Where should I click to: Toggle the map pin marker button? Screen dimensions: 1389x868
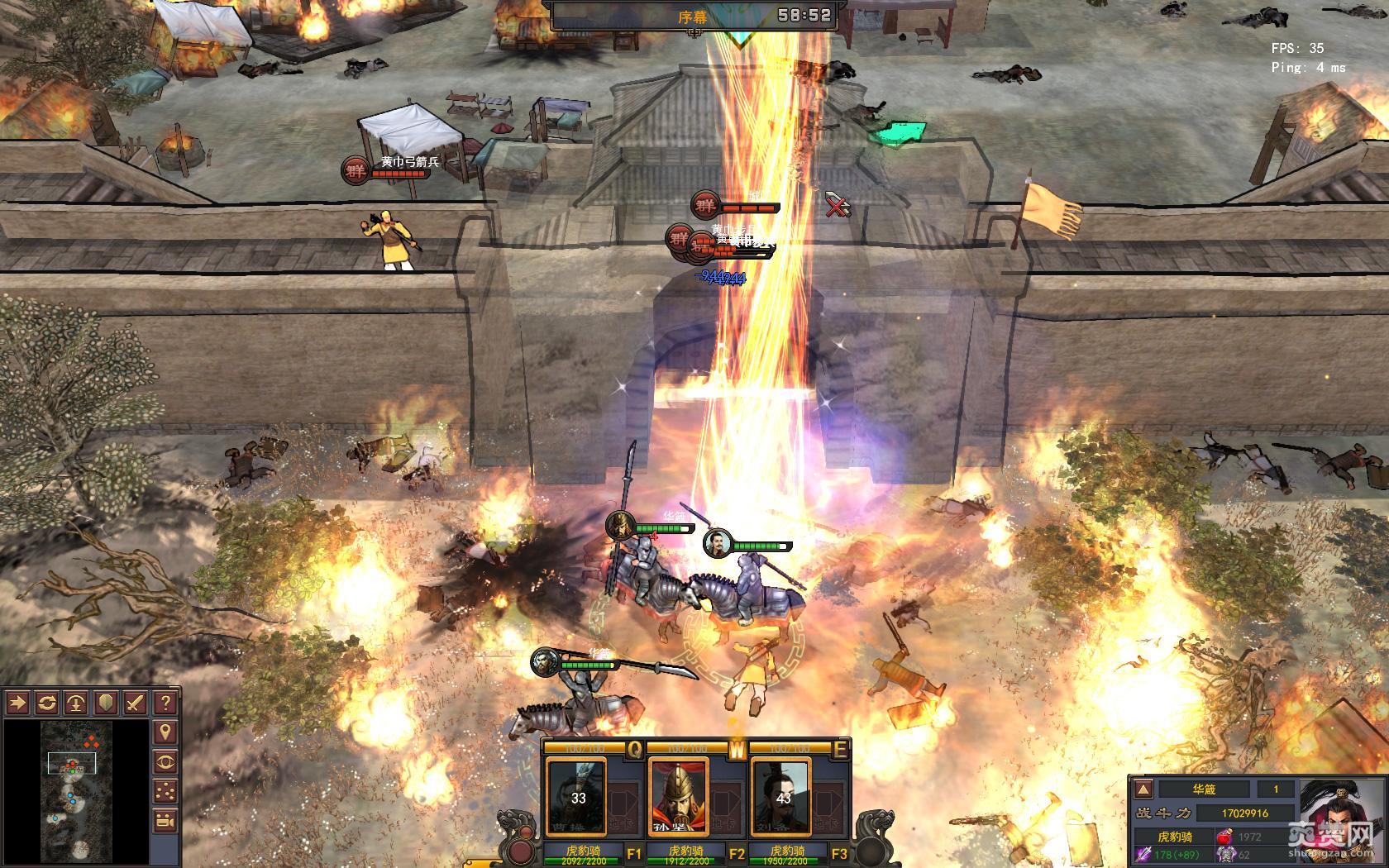(165, 732)
